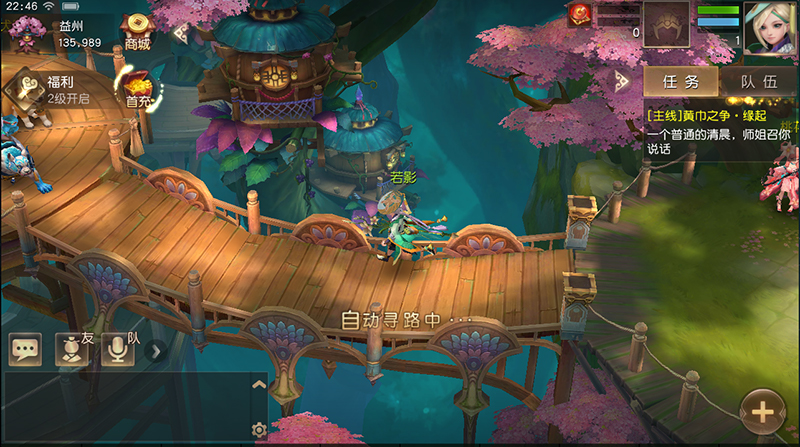Viewport: 800px width, 447px height.
Task: Open the 首充 first-recharge chest
Action: click(x=137, y=87)
